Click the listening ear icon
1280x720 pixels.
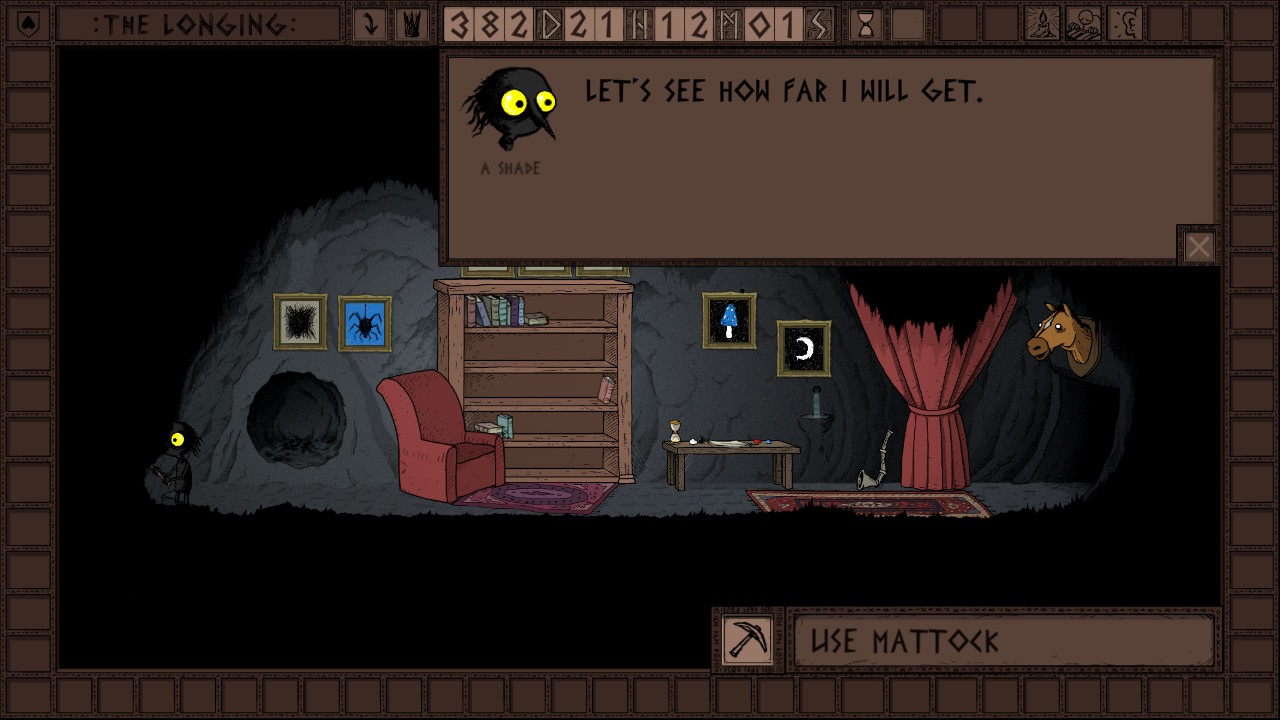(x=1126, y=24)
